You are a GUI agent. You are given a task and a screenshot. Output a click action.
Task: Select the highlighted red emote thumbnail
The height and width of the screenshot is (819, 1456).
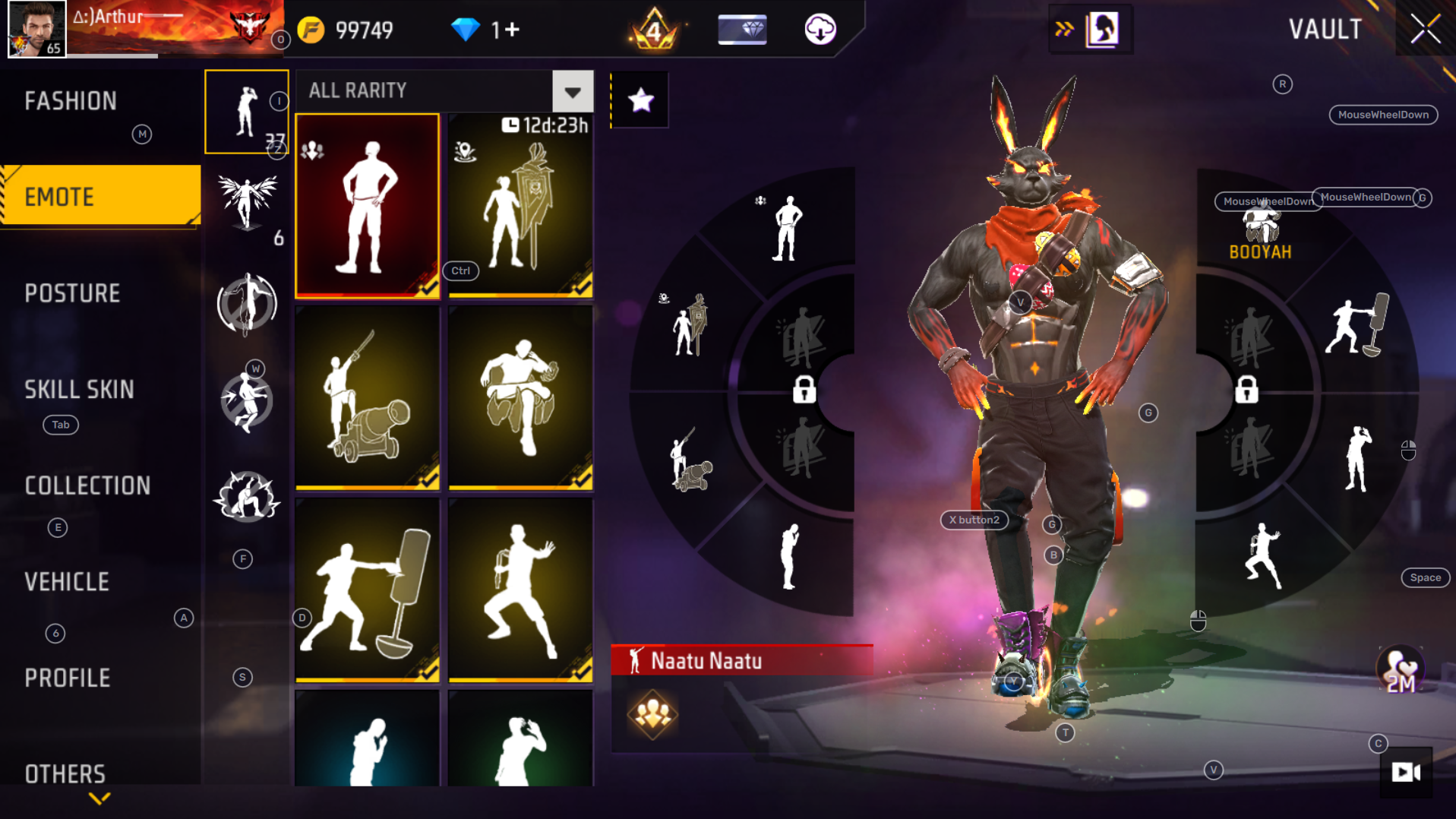pyautogui.click(x=368, y=204)
